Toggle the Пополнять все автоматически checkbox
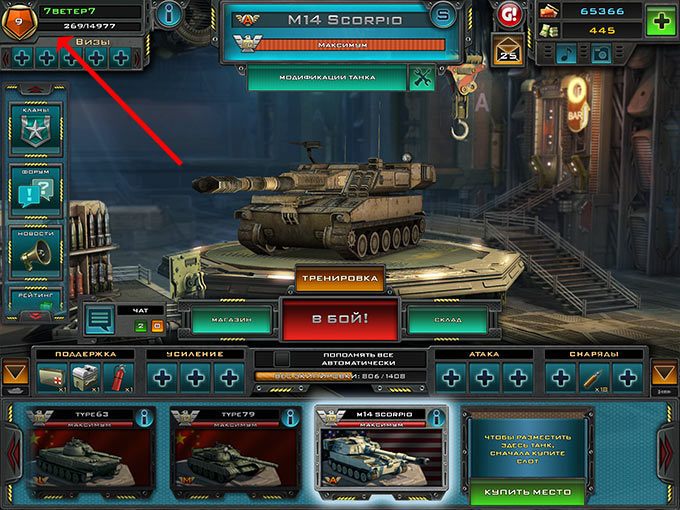 [283, 357]
